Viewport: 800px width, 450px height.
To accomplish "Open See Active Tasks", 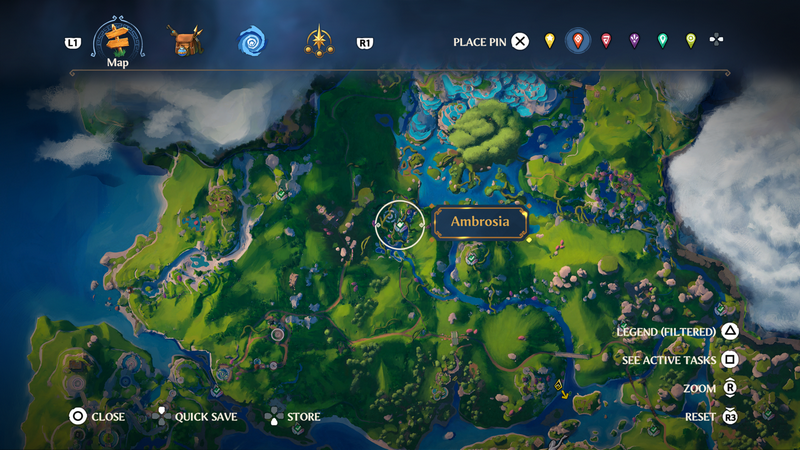I will click(x=731, y=360).
